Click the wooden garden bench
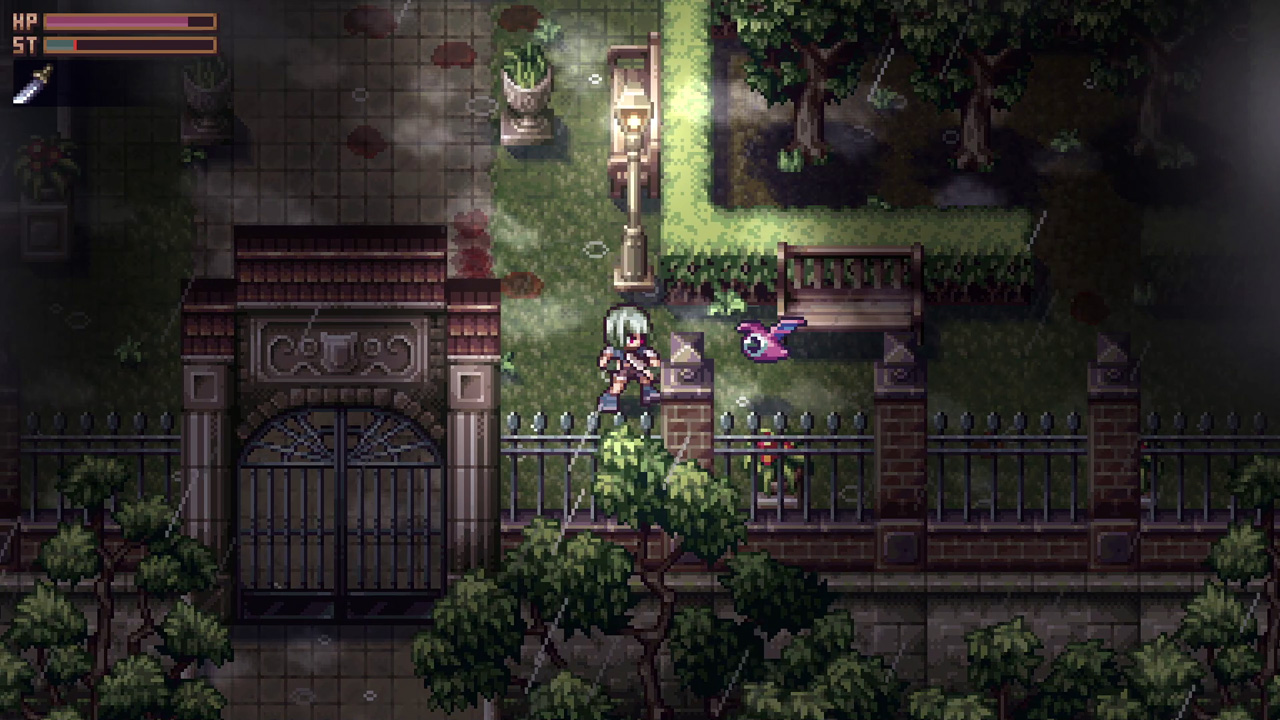 pos(850,280)
